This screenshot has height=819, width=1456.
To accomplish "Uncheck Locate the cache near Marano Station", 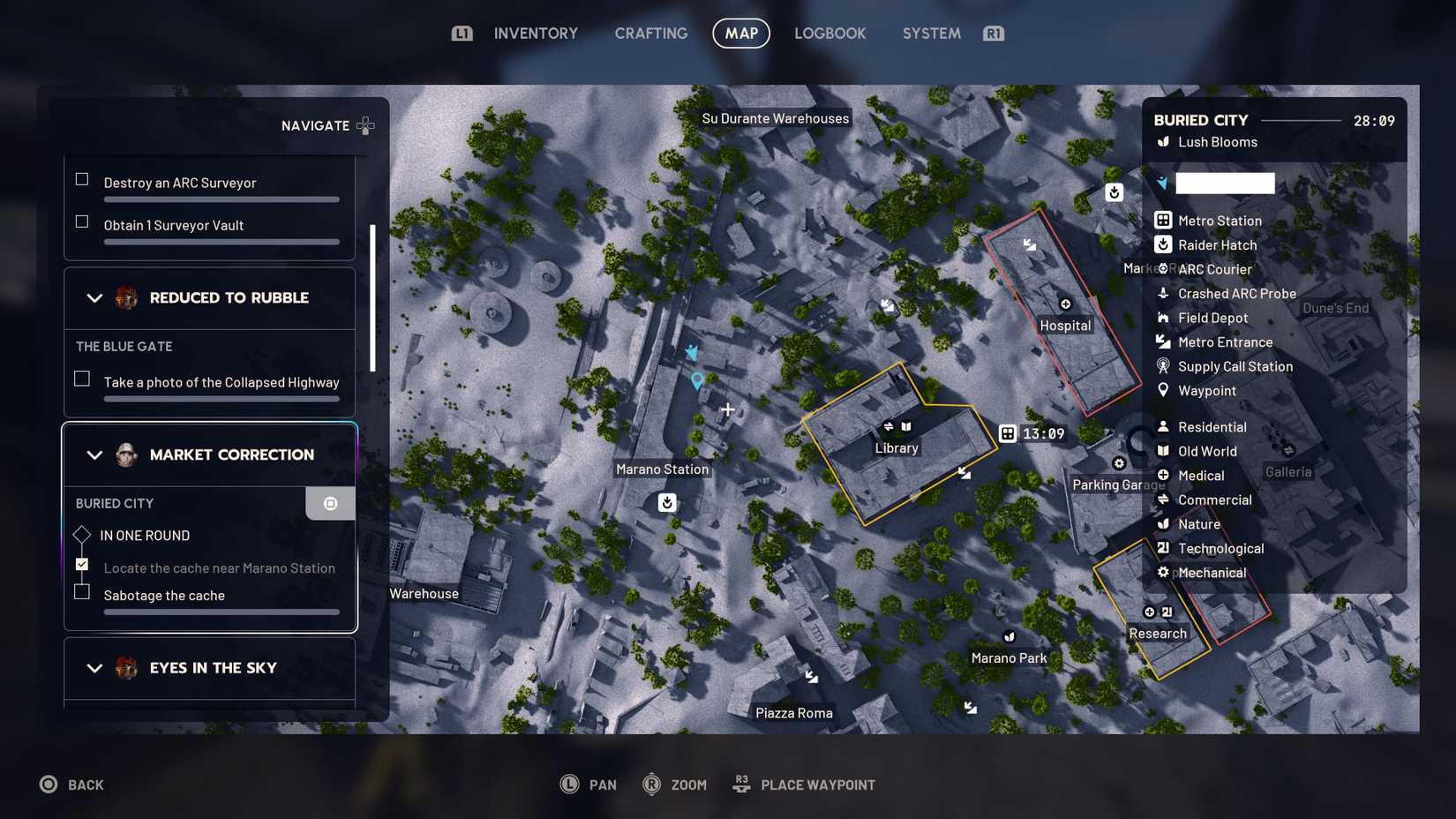I will point(82,563).
